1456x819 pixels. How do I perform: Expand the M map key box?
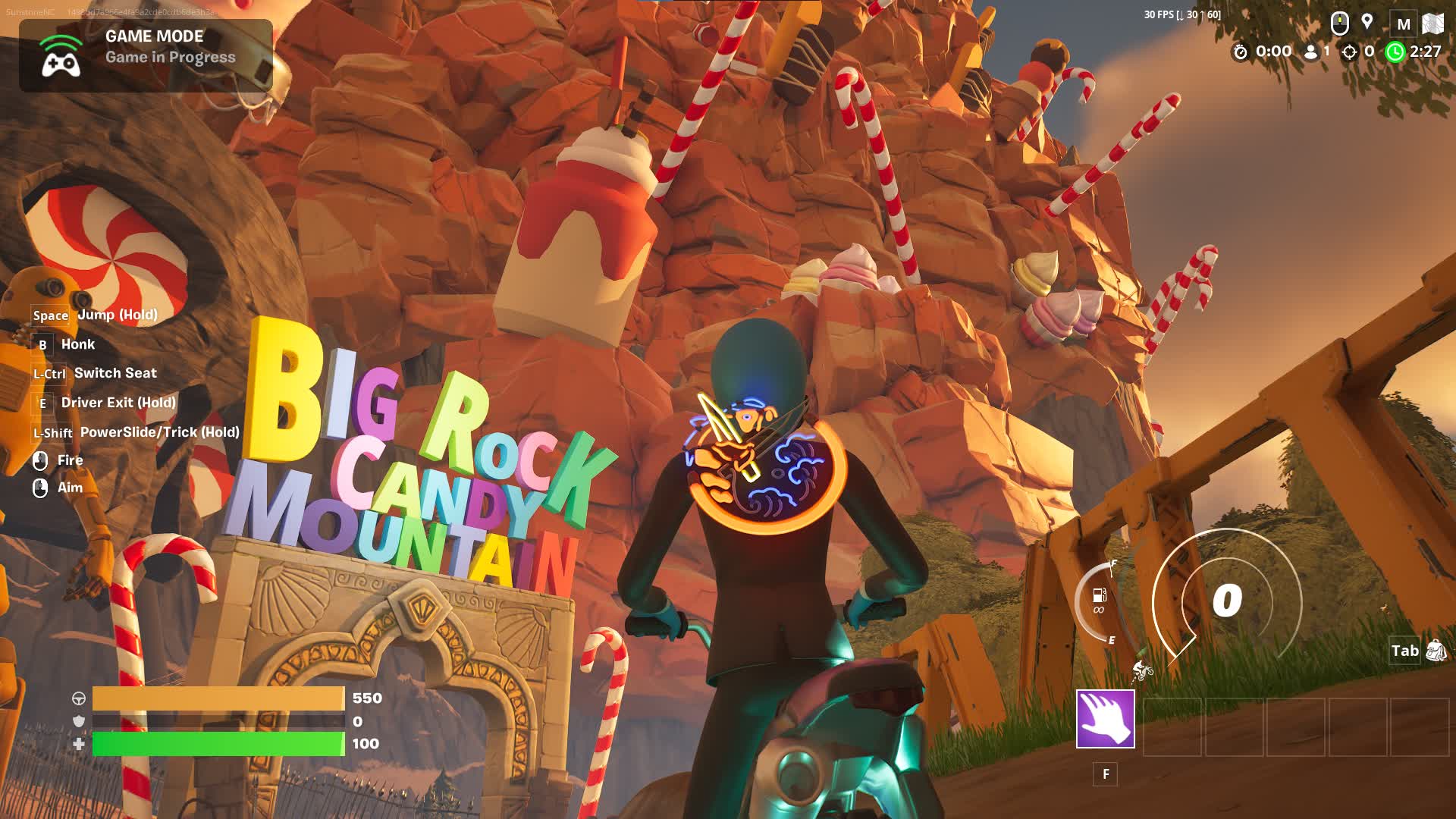[1404, 23]
